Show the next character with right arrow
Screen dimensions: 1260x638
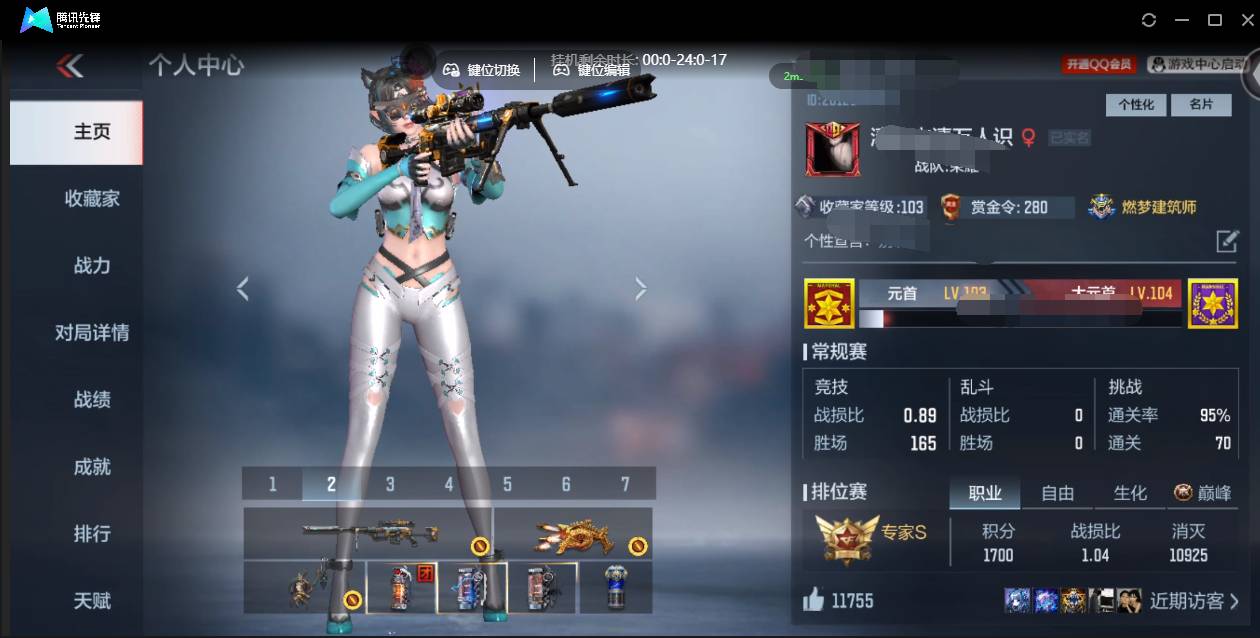coord(641,289)
